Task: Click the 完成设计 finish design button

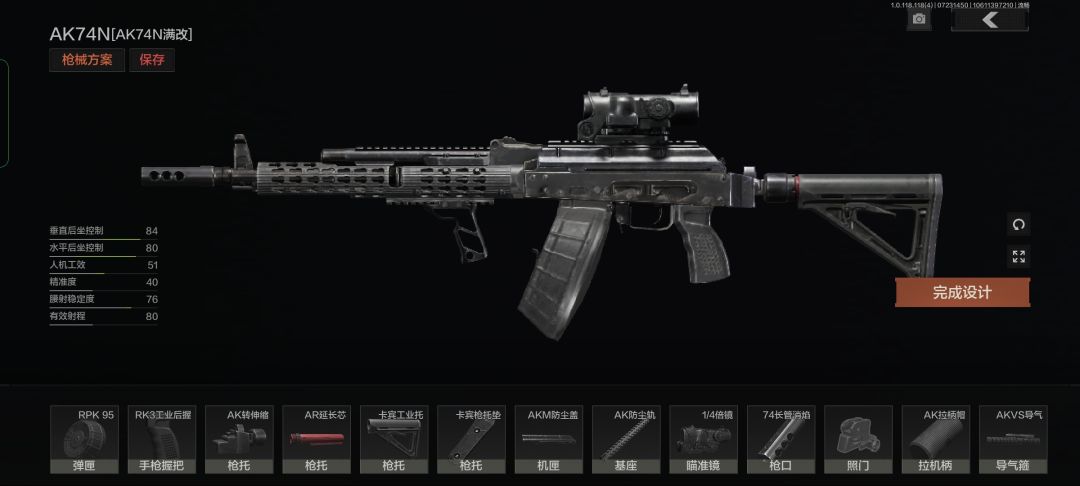Action: click(962, 292)
